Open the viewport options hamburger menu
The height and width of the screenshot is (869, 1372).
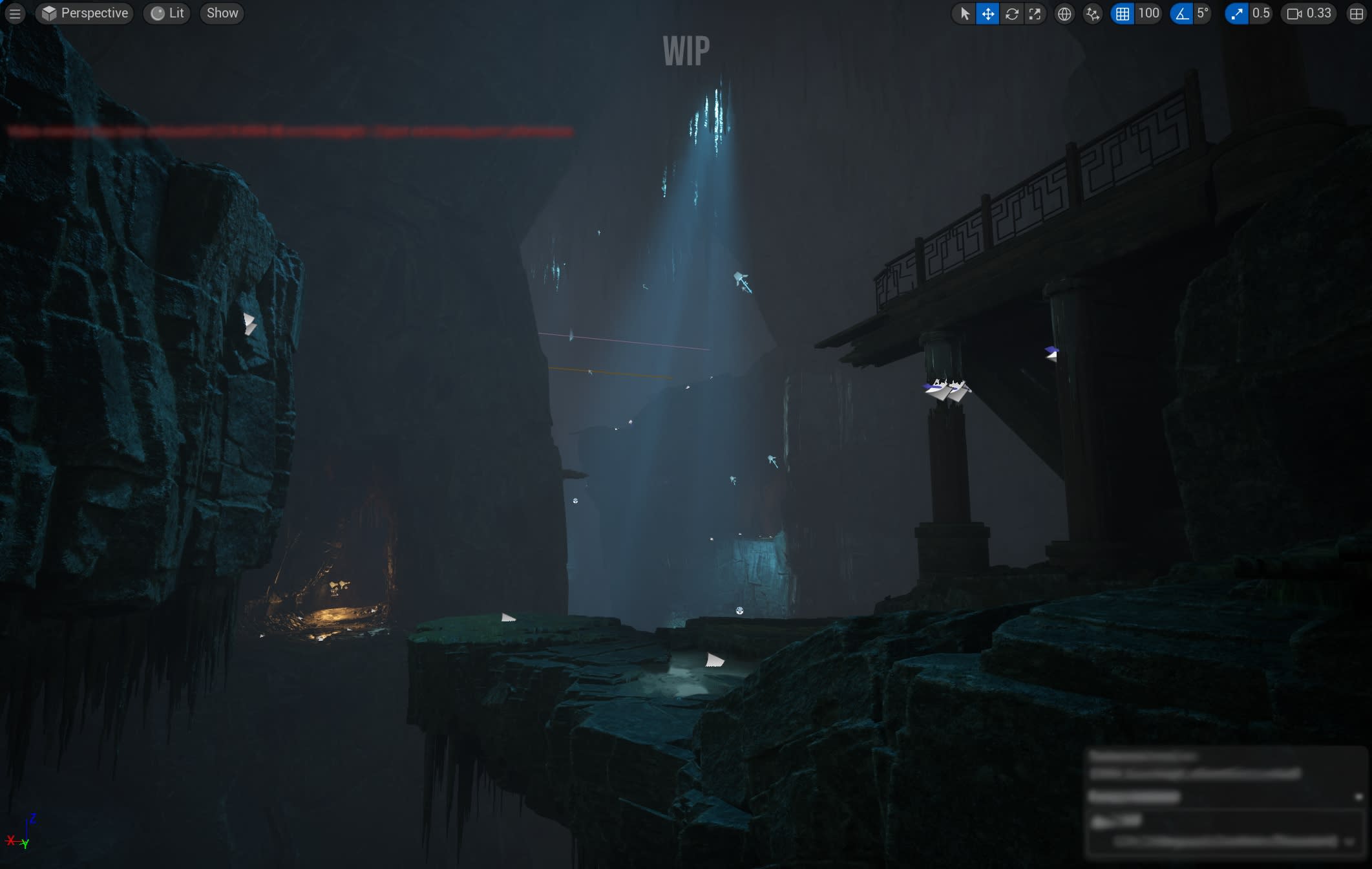(x=14, y=14)
